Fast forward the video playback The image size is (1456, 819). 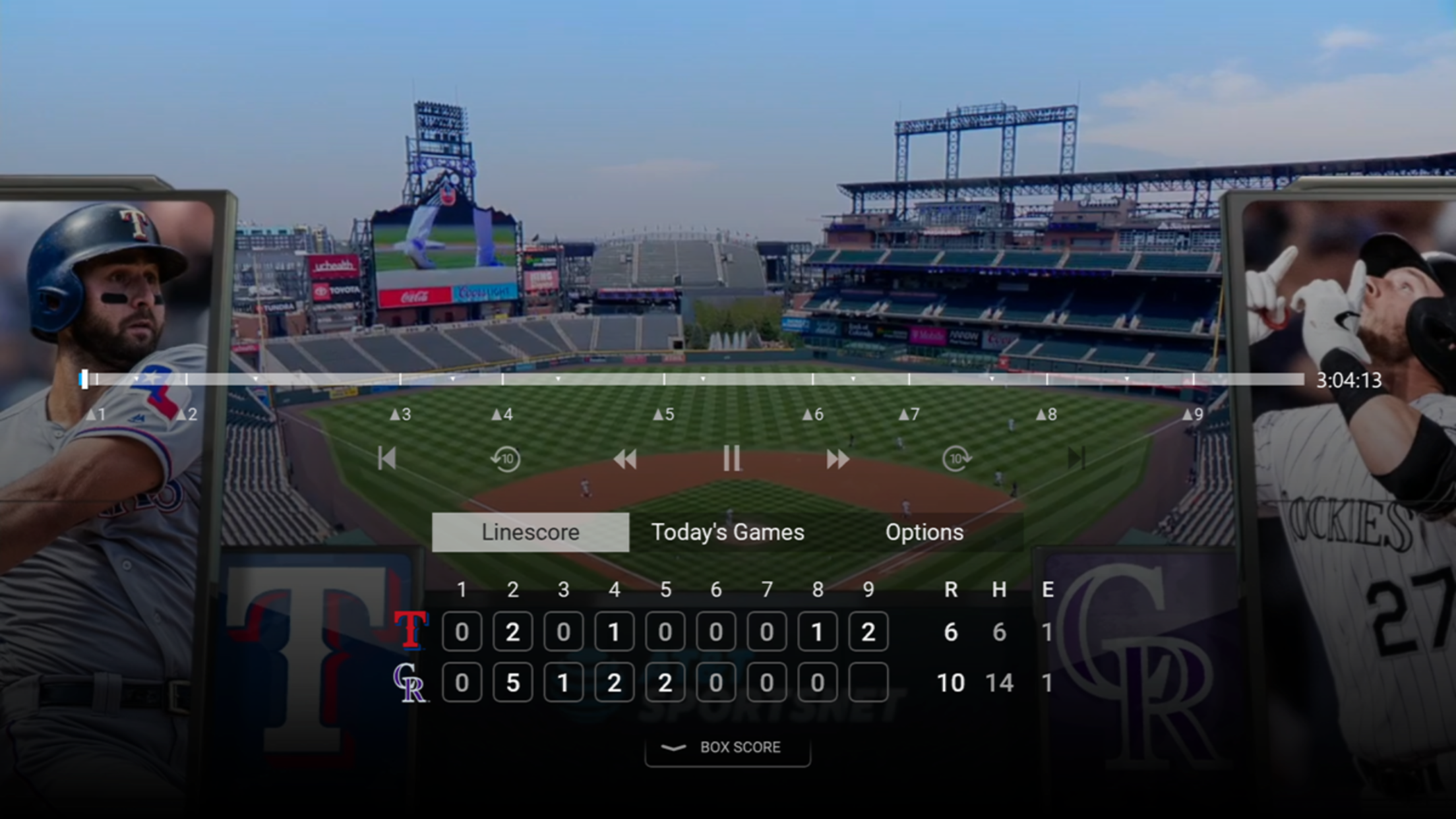click(837, 458)
